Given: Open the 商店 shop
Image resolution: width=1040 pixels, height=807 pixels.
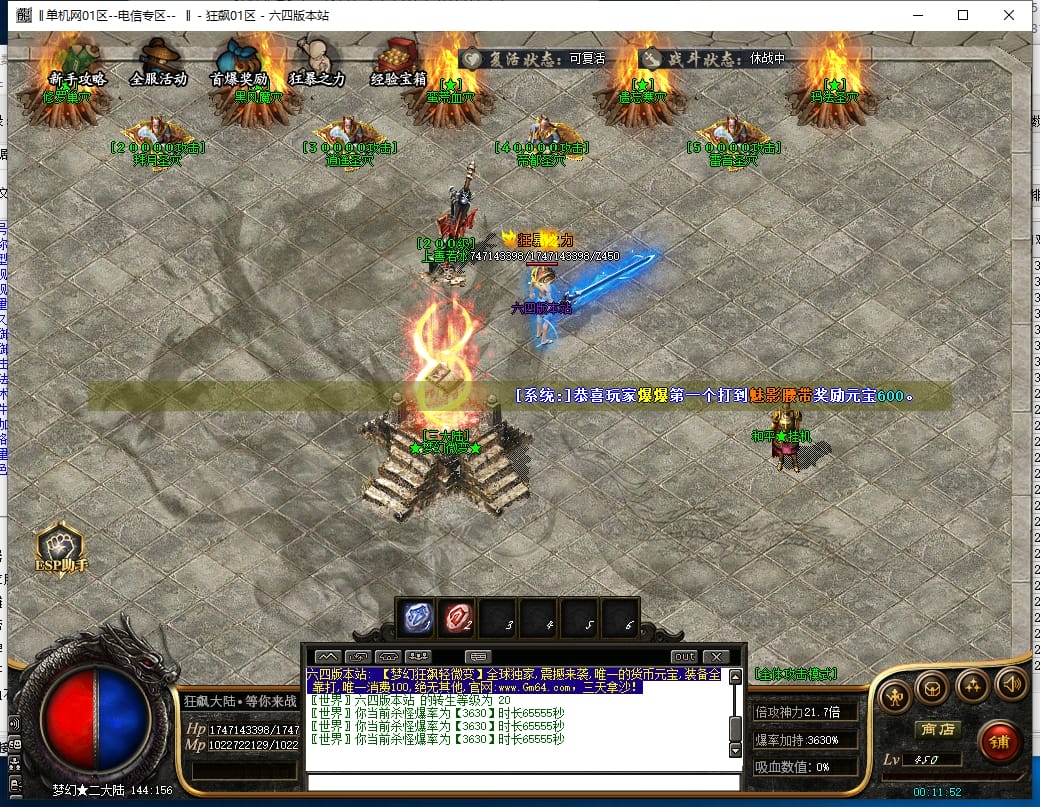Looking at the screenshot, I should click(938, 729).
